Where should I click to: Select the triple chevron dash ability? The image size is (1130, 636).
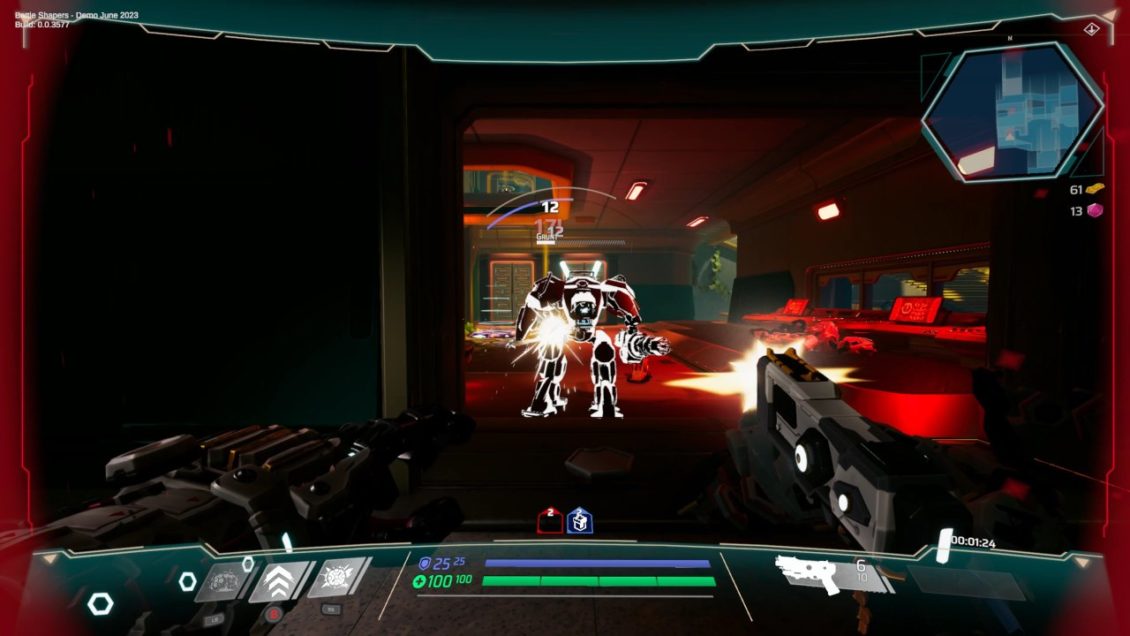tap(279, 580)
